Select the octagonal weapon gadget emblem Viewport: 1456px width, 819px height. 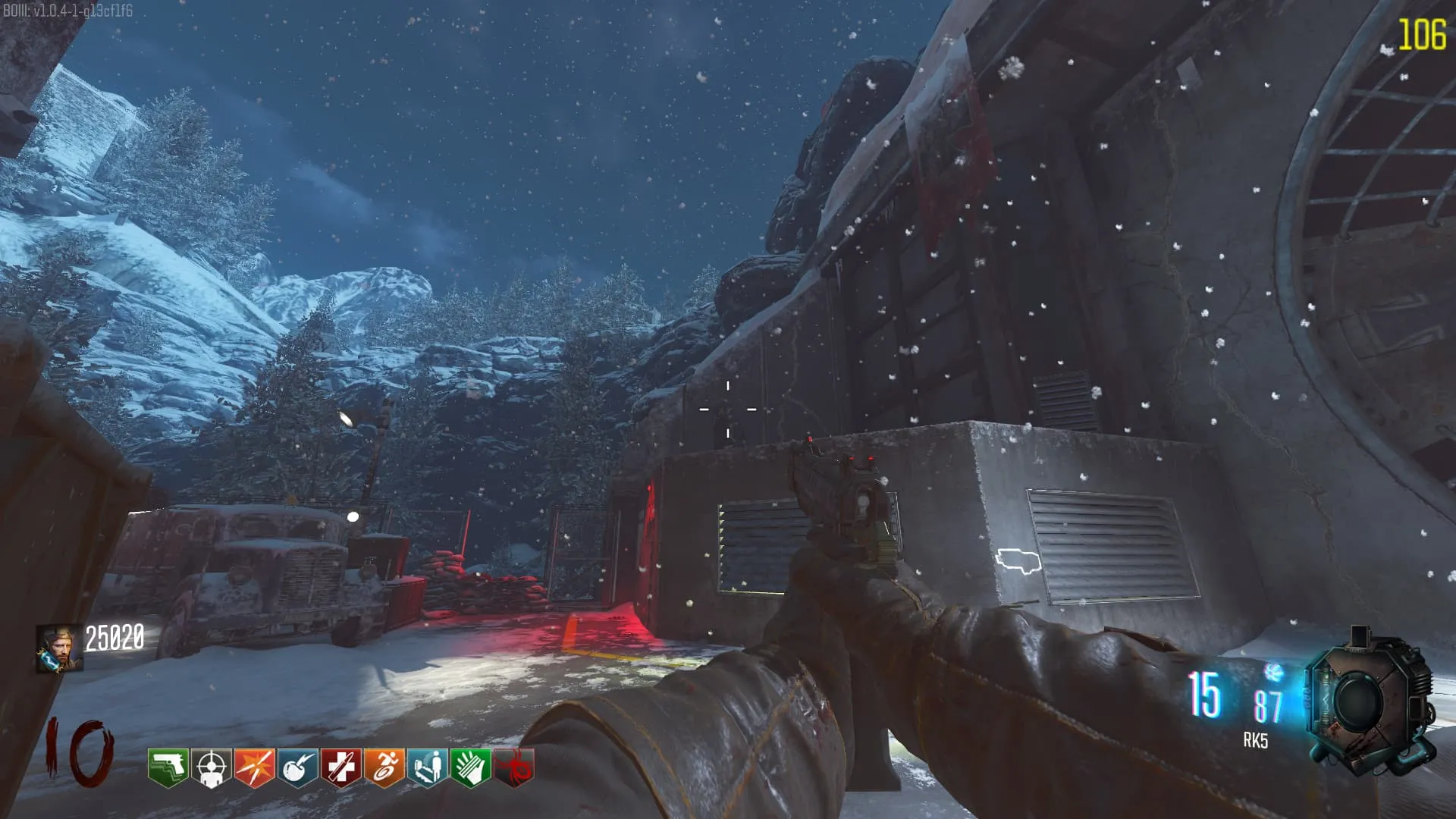coord(1371,702)
